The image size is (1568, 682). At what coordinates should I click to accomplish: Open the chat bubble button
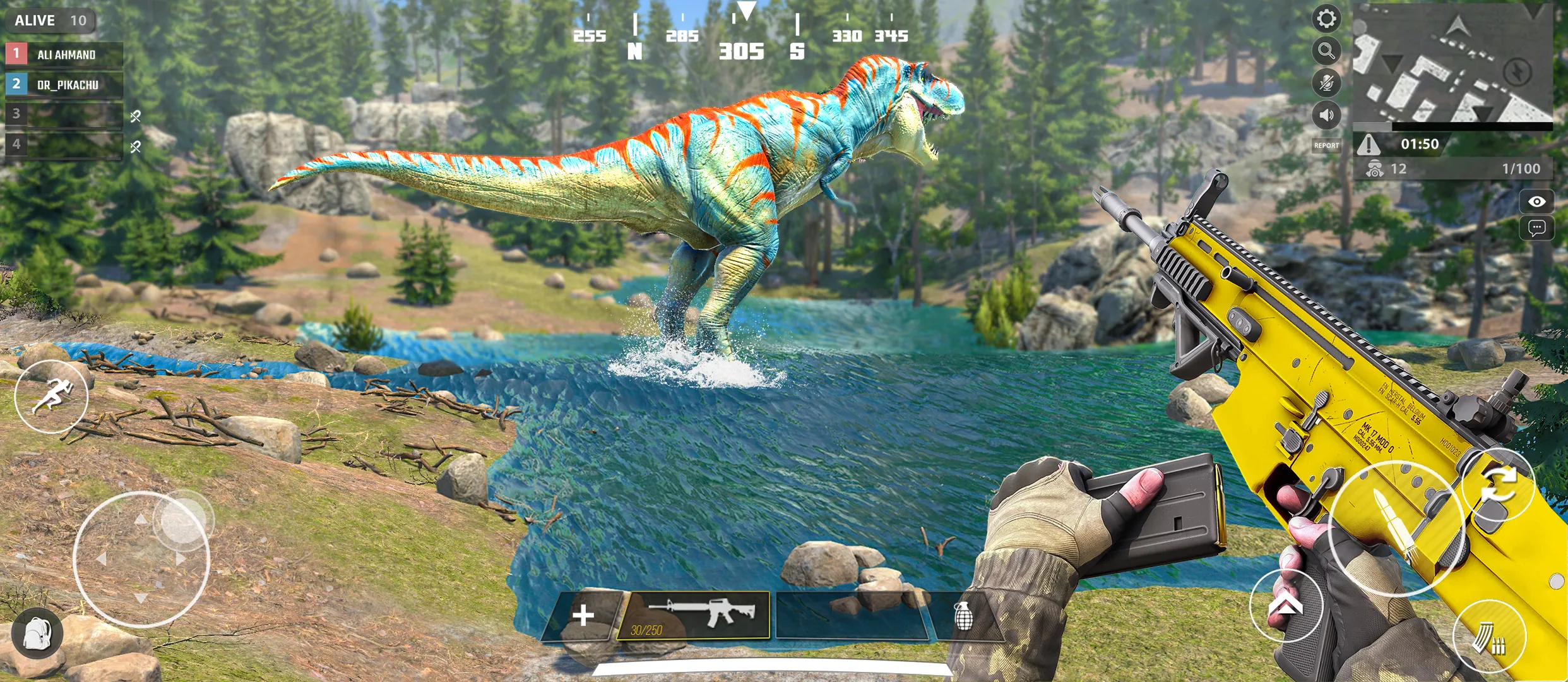coord(1536,228)
